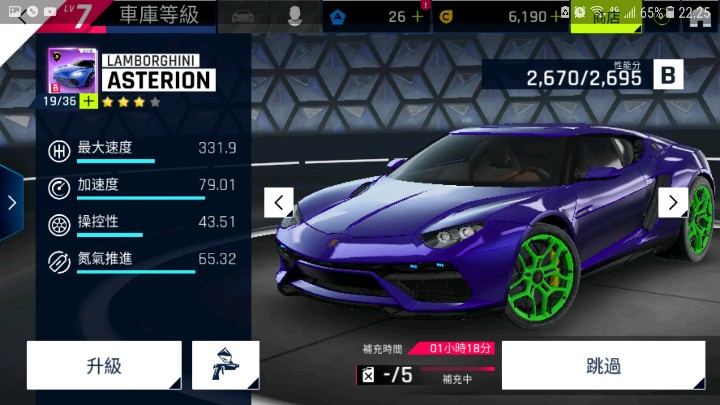
Task: Add more gold credits
Action: pos(555,16)
